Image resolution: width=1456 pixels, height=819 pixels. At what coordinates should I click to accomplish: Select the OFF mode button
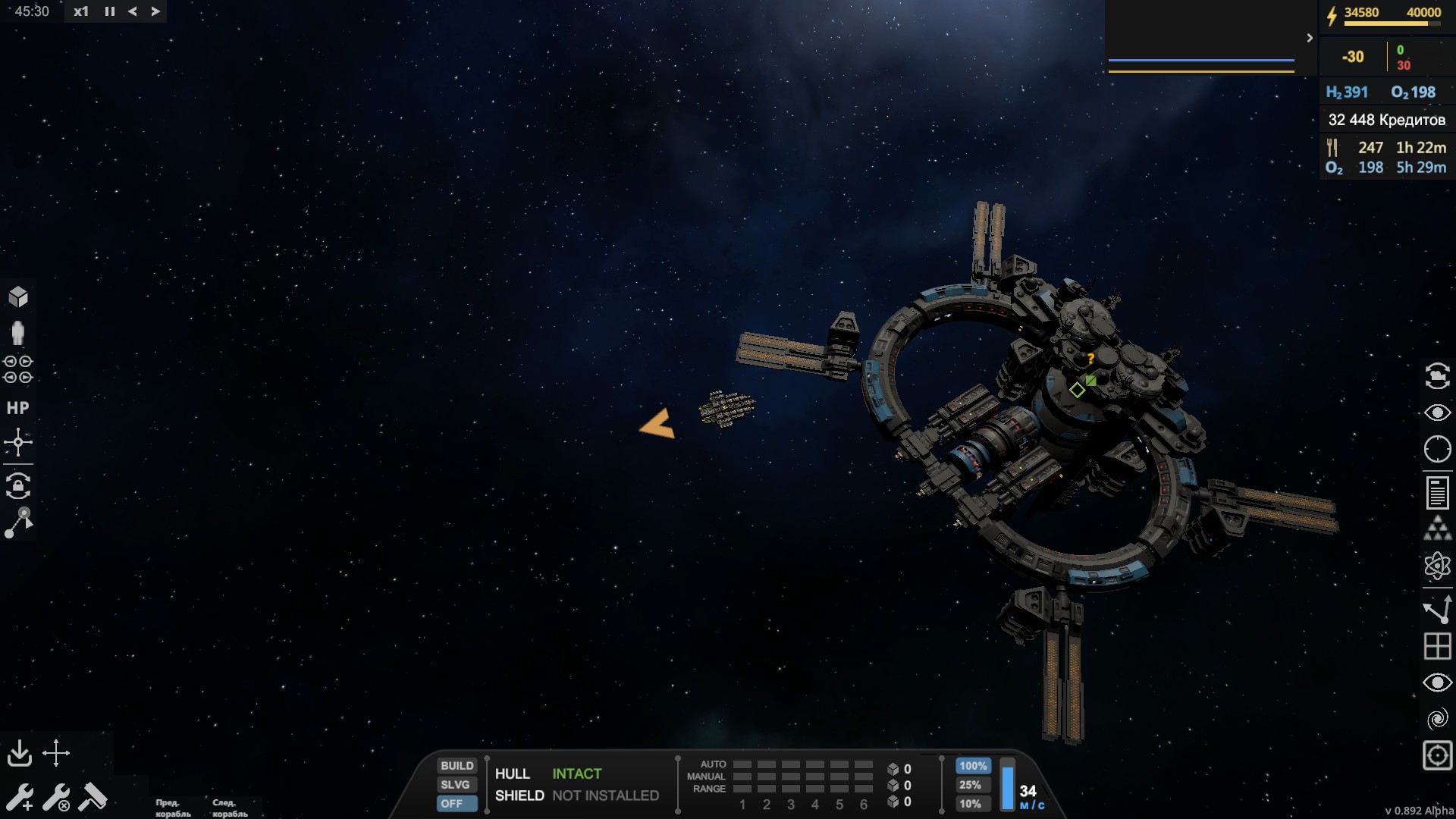tap(453, 804)
